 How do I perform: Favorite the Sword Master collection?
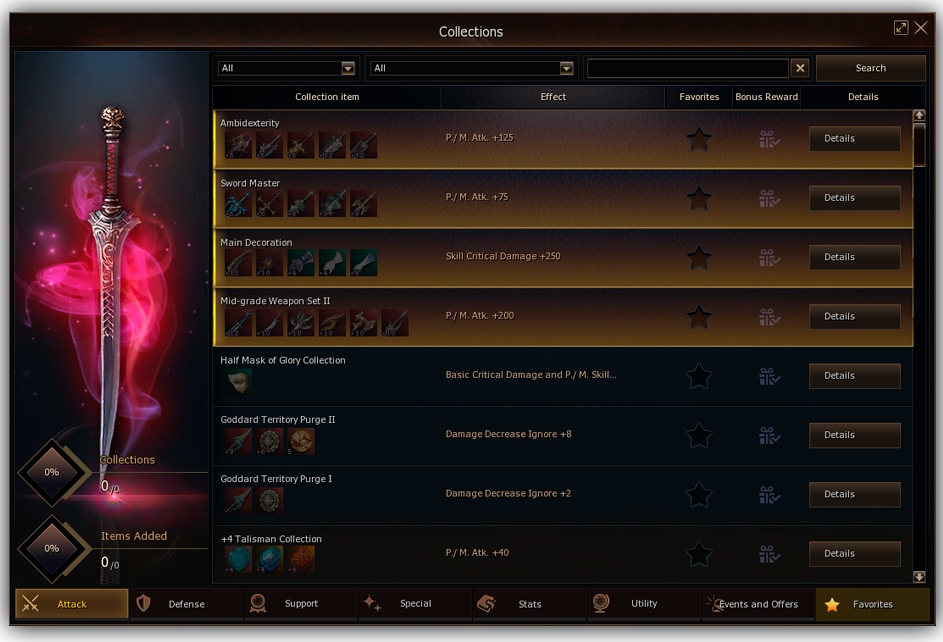(699, 198)
